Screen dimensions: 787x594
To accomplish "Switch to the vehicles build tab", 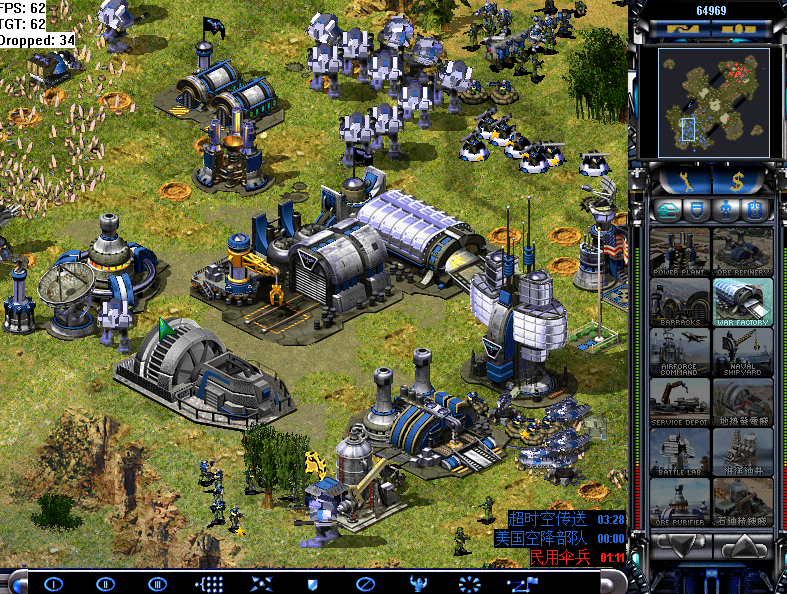I will pos(756,209).
